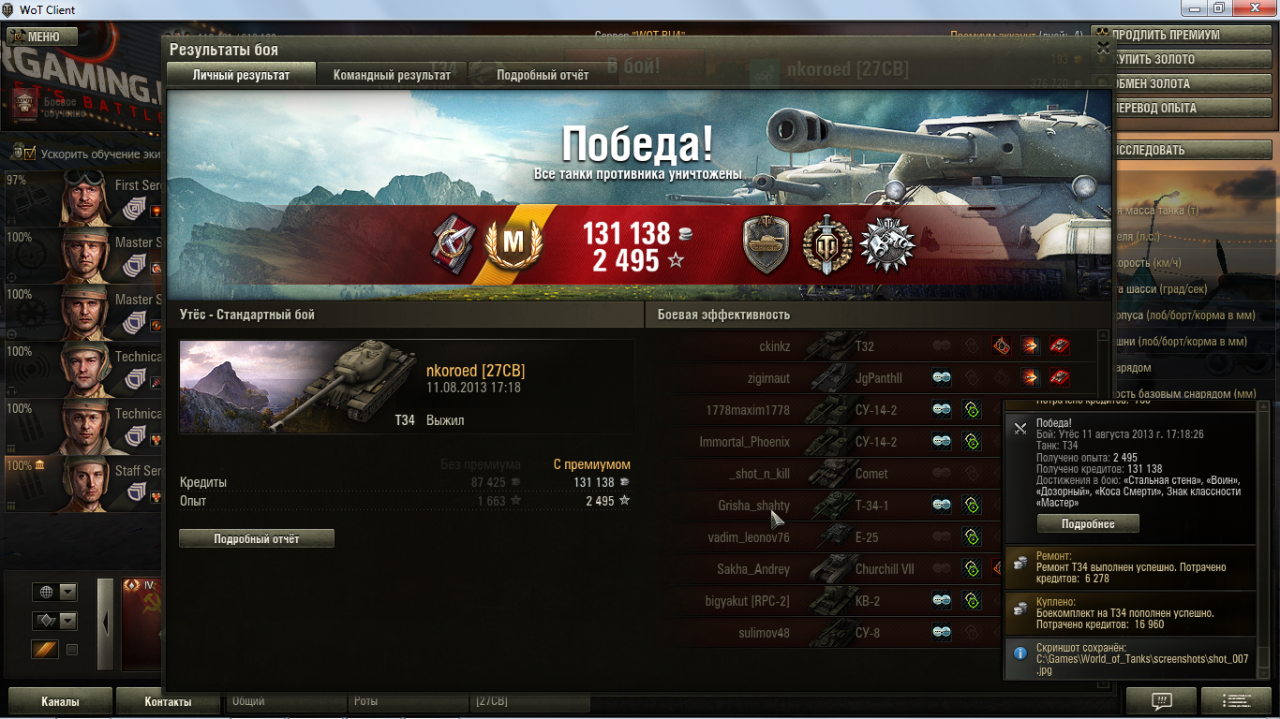Select the Личный результат tab
1280x719 pixels.
241,75
